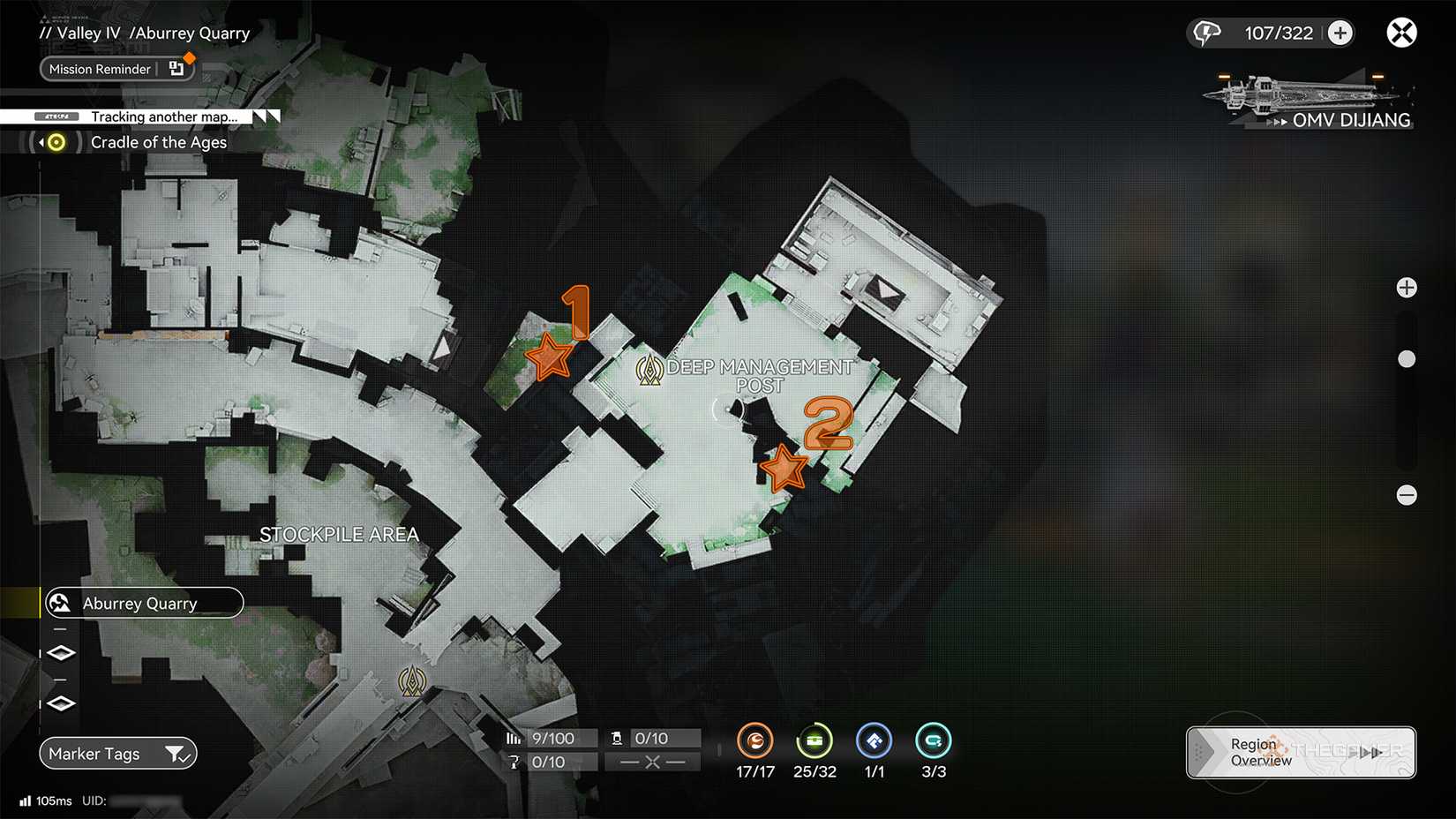The width and height of the screenshot is (1456, 819).
Task: Select the blue chest counter showing 1/1
Action: 874,742
